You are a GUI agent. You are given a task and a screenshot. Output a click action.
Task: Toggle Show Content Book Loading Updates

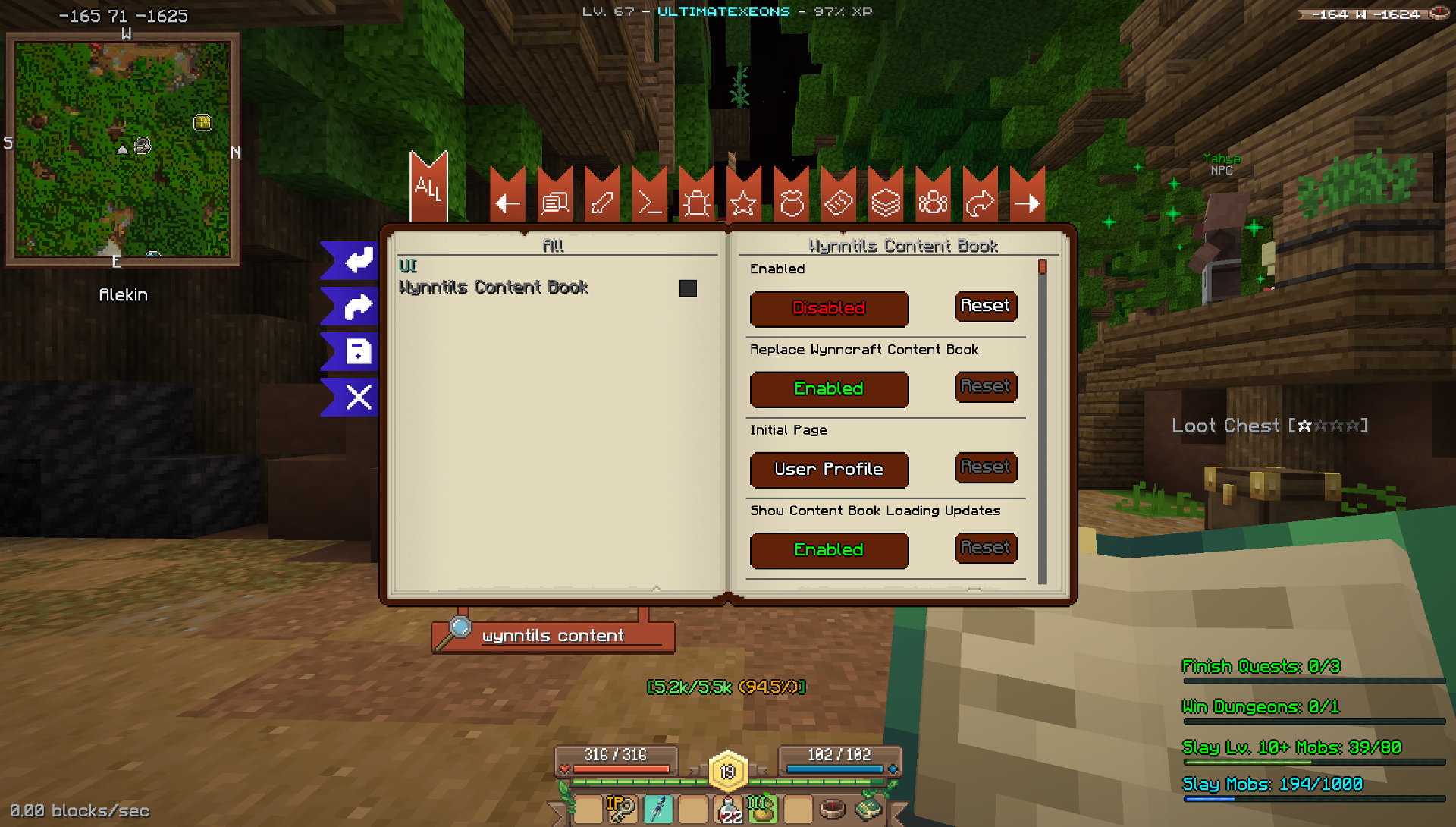click(x=829, y=550)
